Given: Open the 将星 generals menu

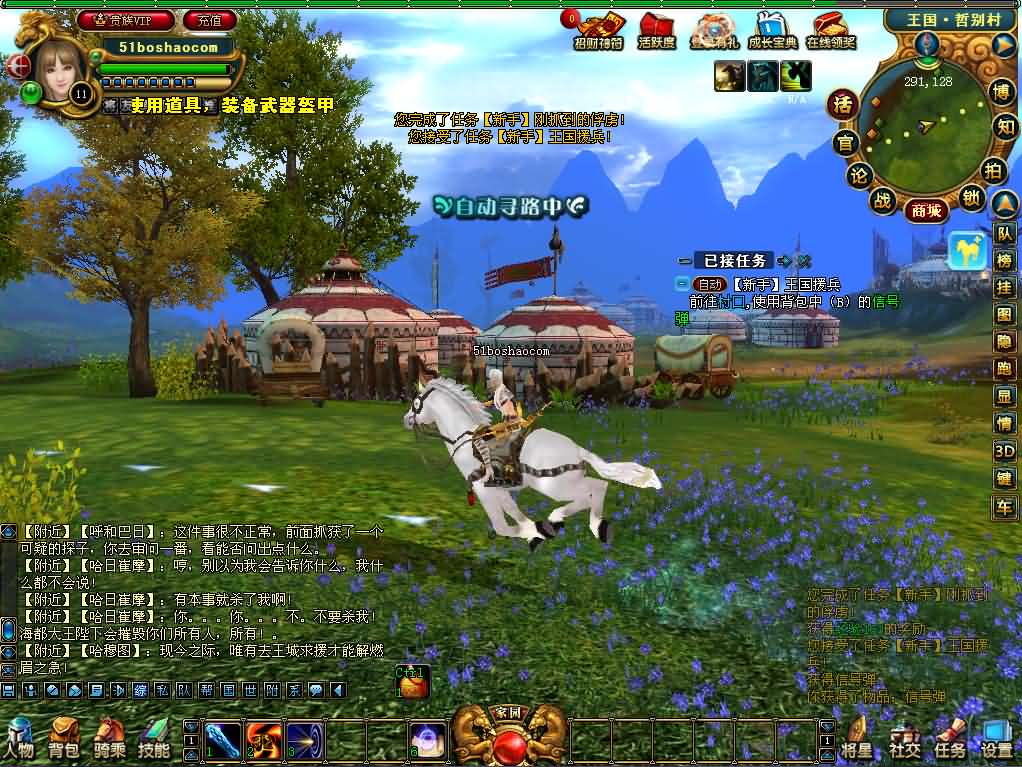Looking at the screenshot, I should (x=856, y=738).
